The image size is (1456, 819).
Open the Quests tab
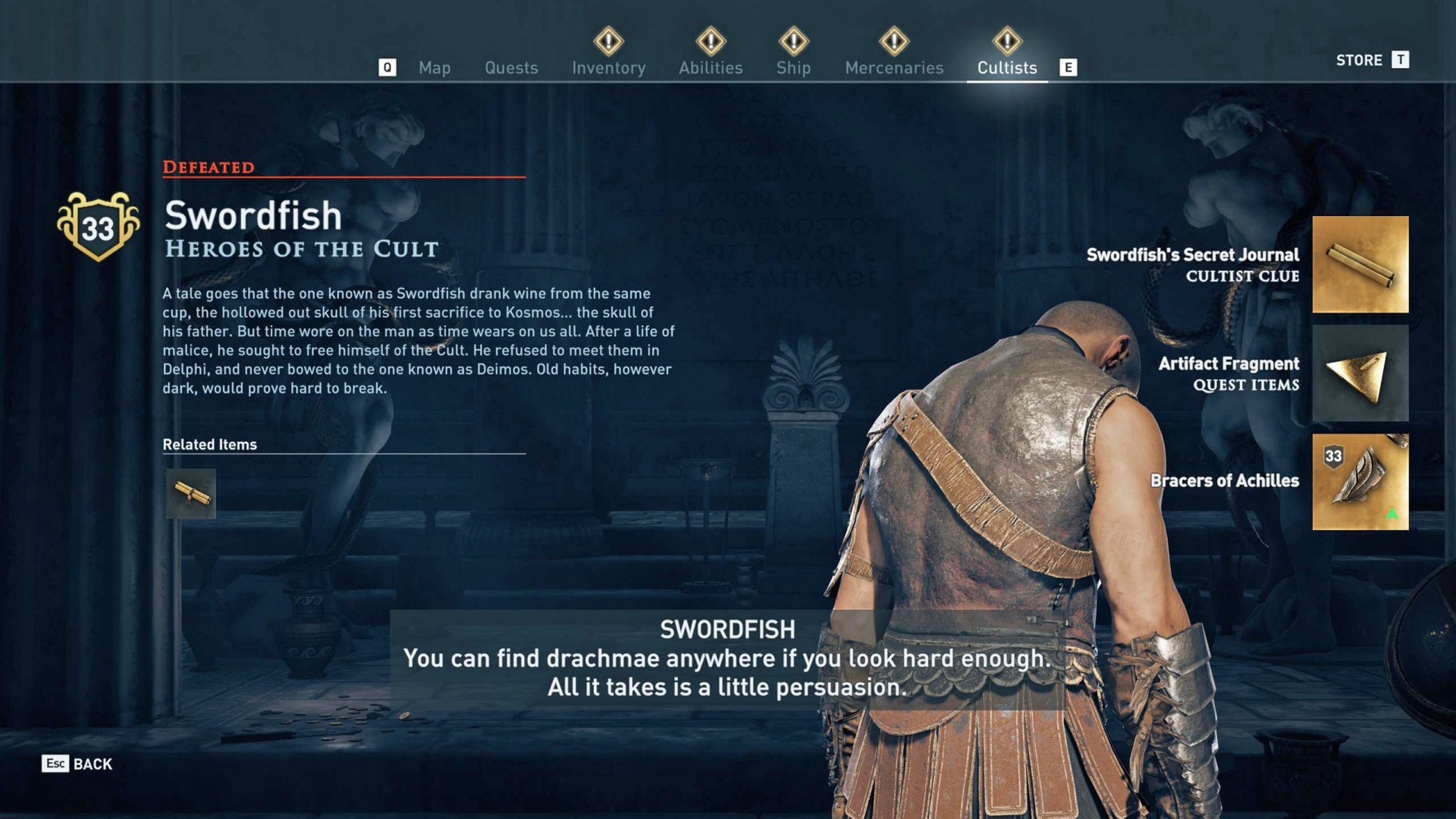coord(511,67)
